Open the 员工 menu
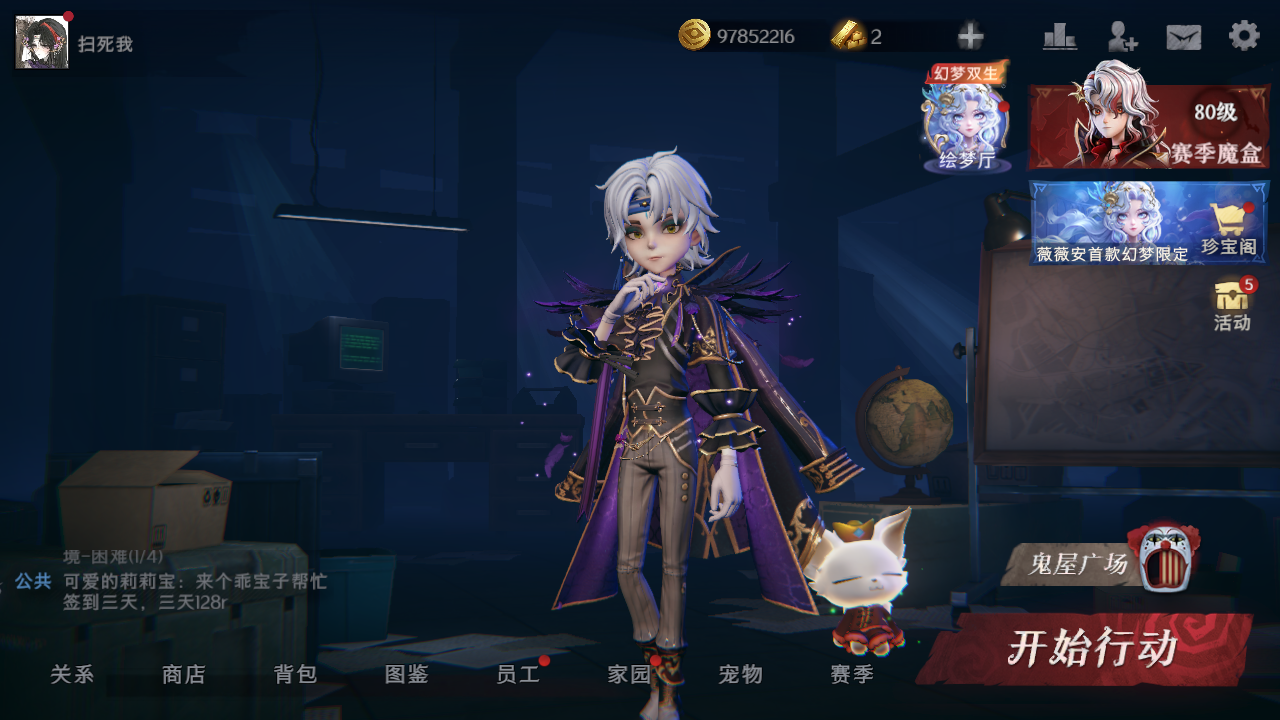Image resolution: width=1280 pixels, height=720 pixels. pyautogui.click(x=518, y=675)
